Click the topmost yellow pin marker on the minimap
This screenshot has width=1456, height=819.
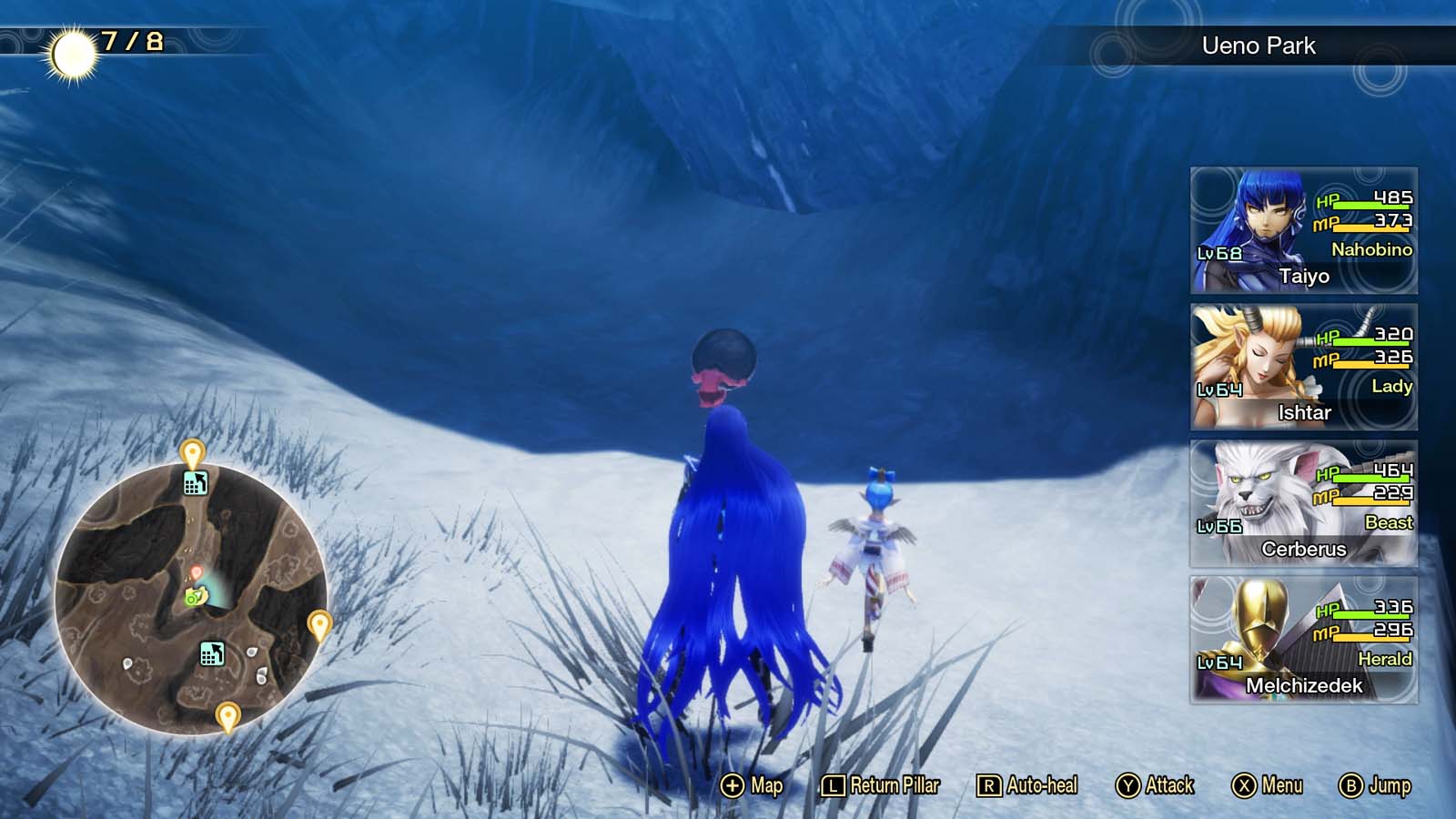(x=191, y=451)
